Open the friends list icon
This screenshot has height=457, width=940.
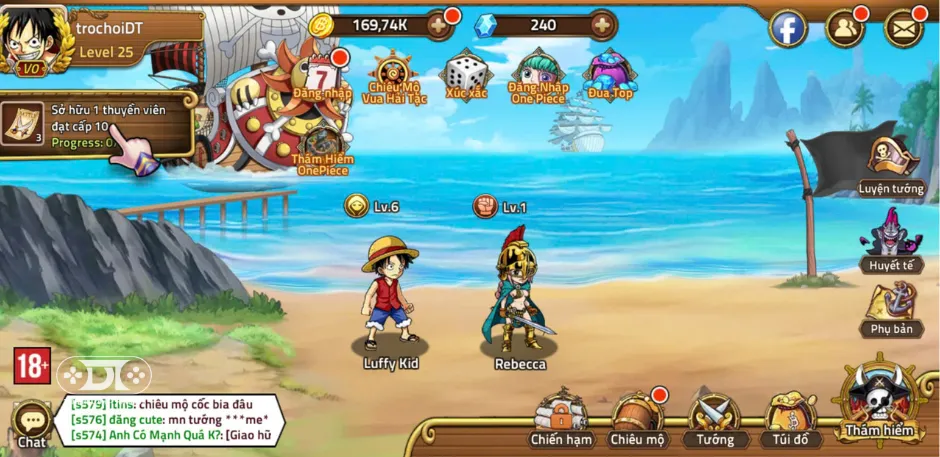(x=845, y=29)
